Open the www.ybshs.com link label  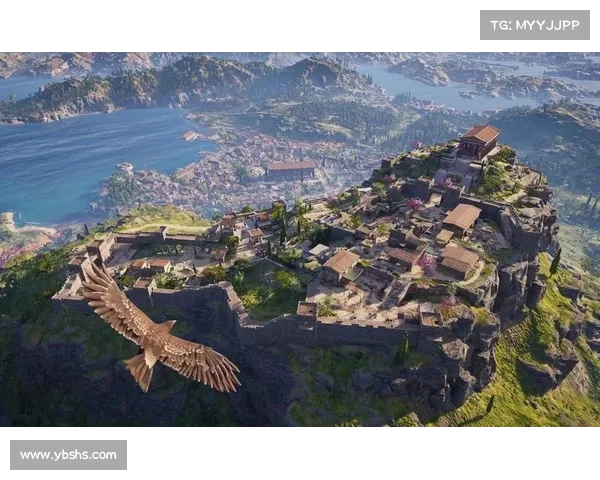(x=68, y=455)
